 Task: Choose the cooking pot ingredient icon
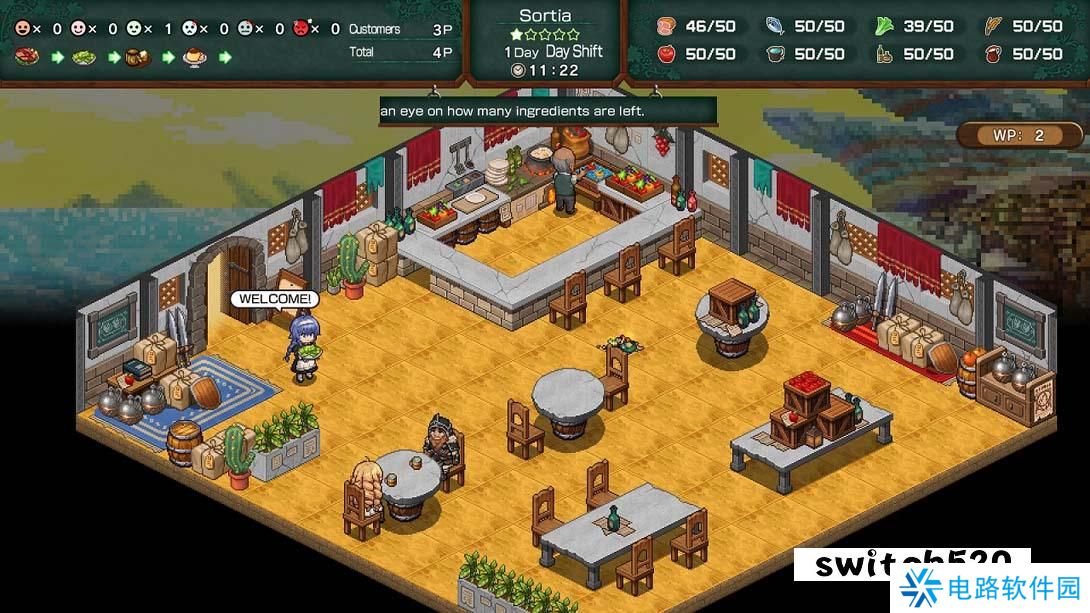(x=775, y=53)
